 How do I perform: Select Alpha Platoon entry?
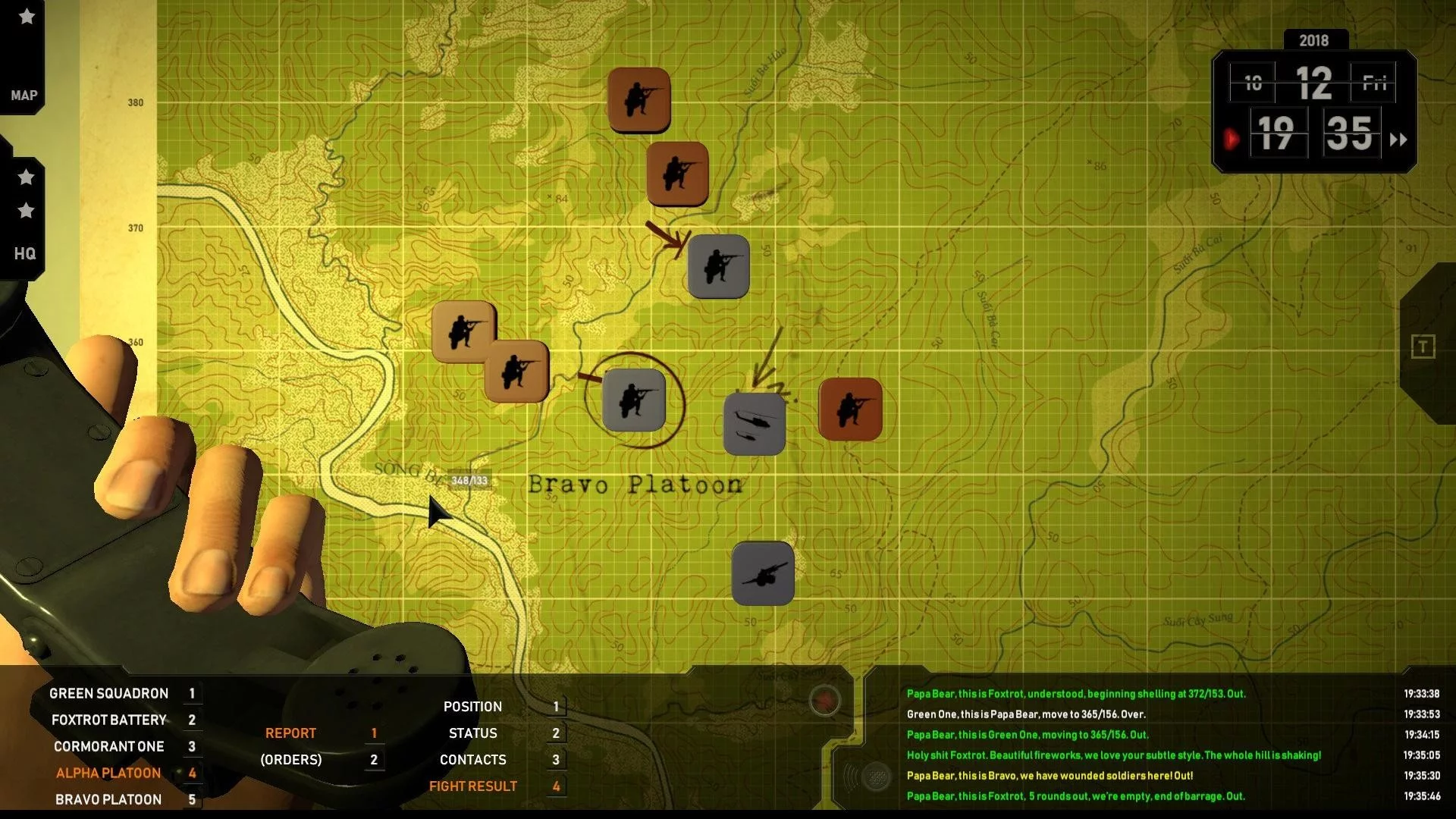click(x=108, y=773)
